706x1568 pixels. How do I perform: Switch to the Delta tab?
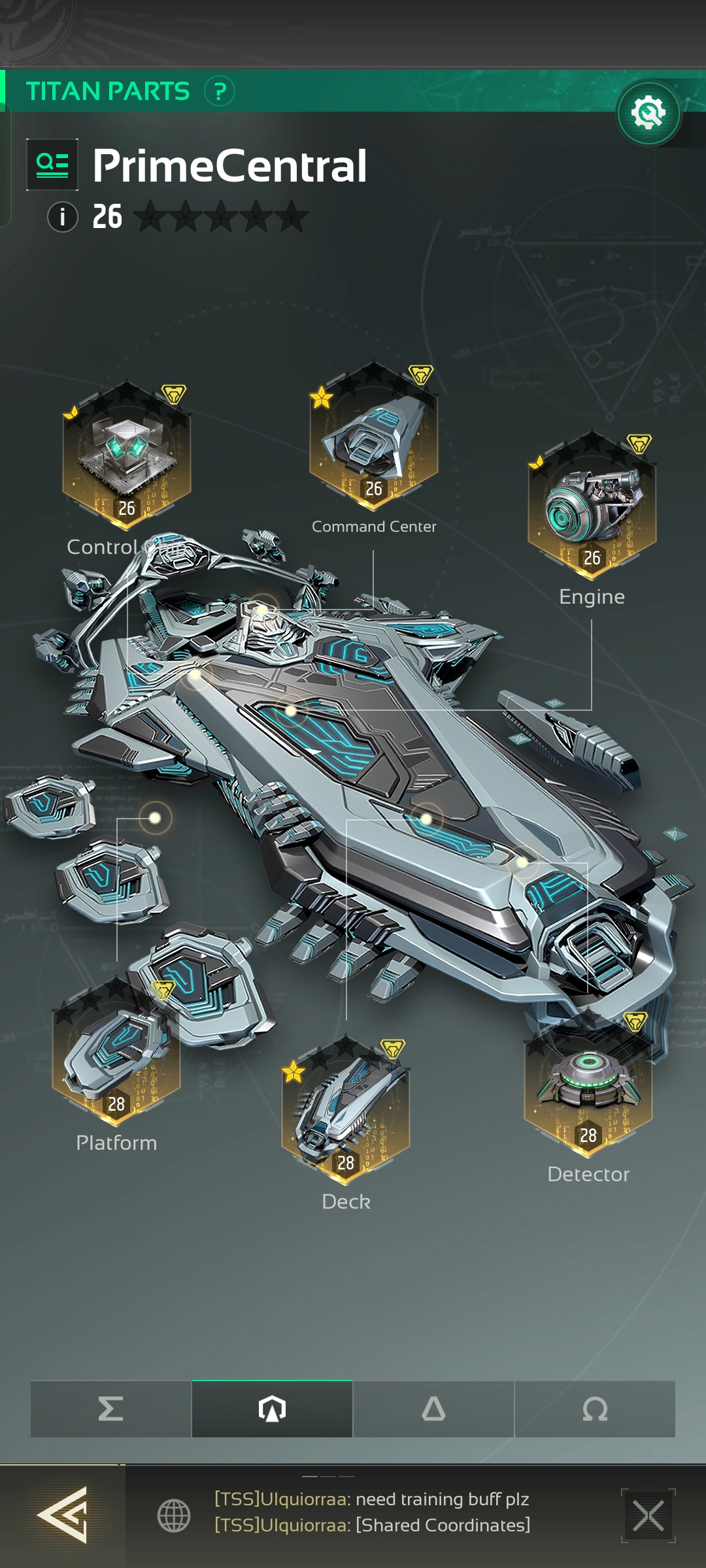click(433, 1409)
